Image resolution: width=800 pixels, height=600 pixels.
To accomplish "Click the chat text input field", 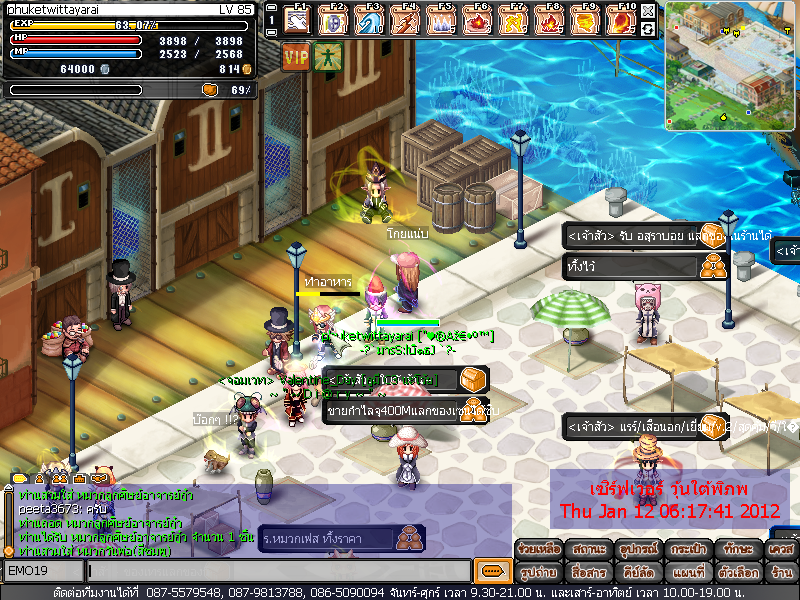I will tap(278, 571).
